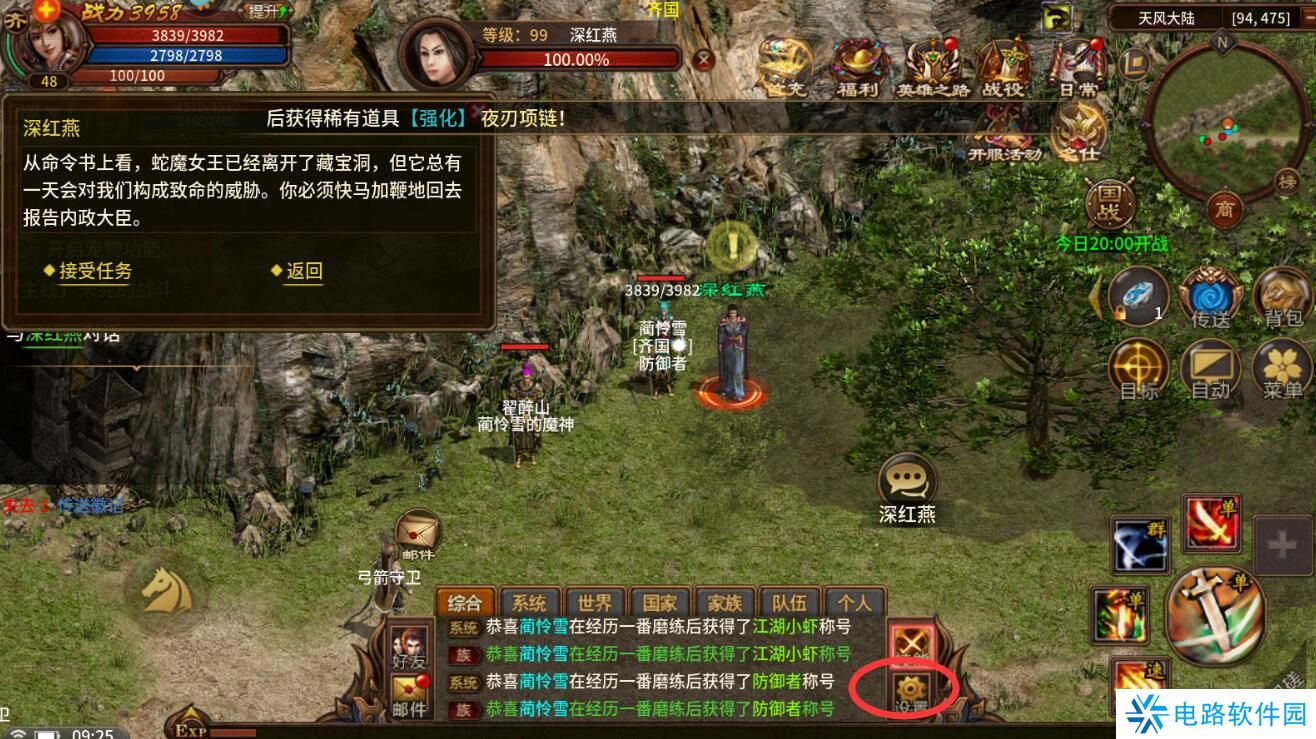
Task: Expand the skill bar with the plus button
Action: 1281,546
